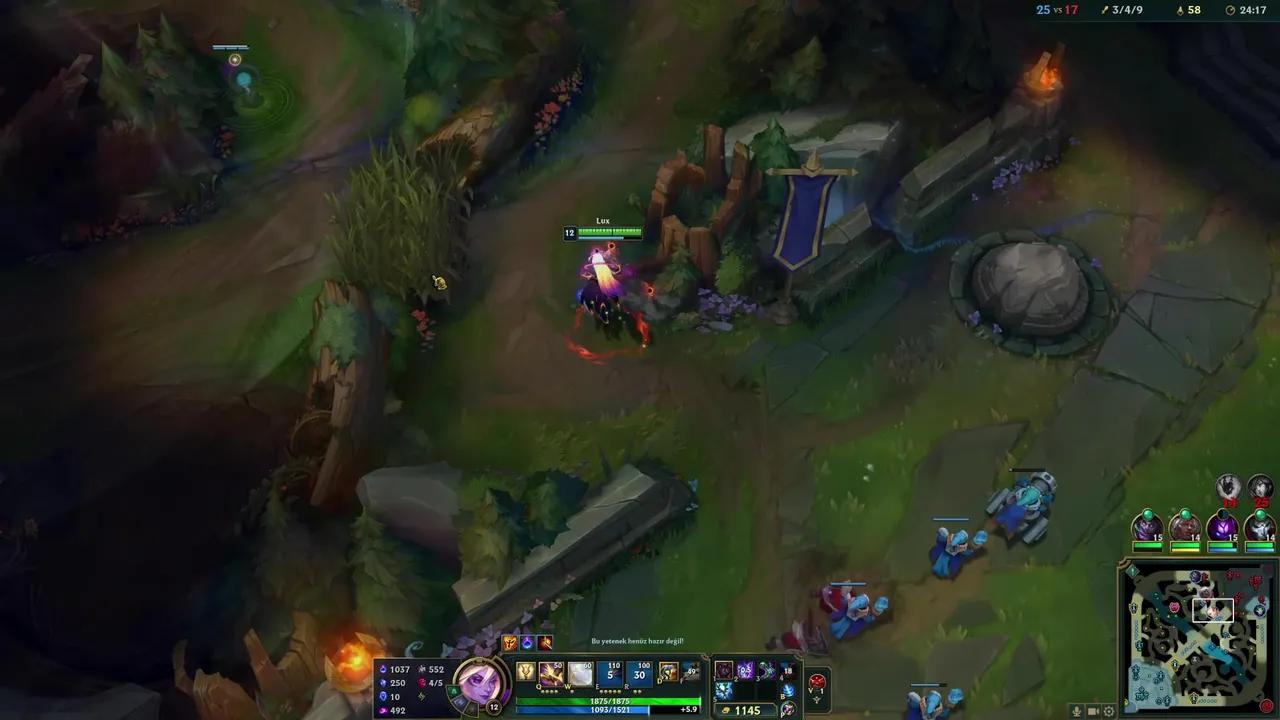Open the settings gear next to the minimap
The image size is (1280, 720).
pyautogui.click(x=1109, y=711)
